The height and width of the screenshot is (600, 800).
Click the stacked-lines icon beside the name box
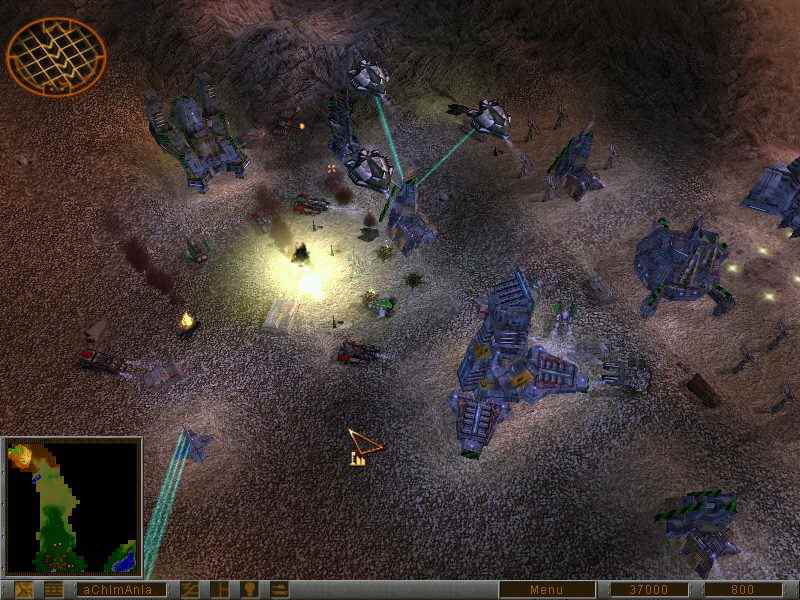53,590
